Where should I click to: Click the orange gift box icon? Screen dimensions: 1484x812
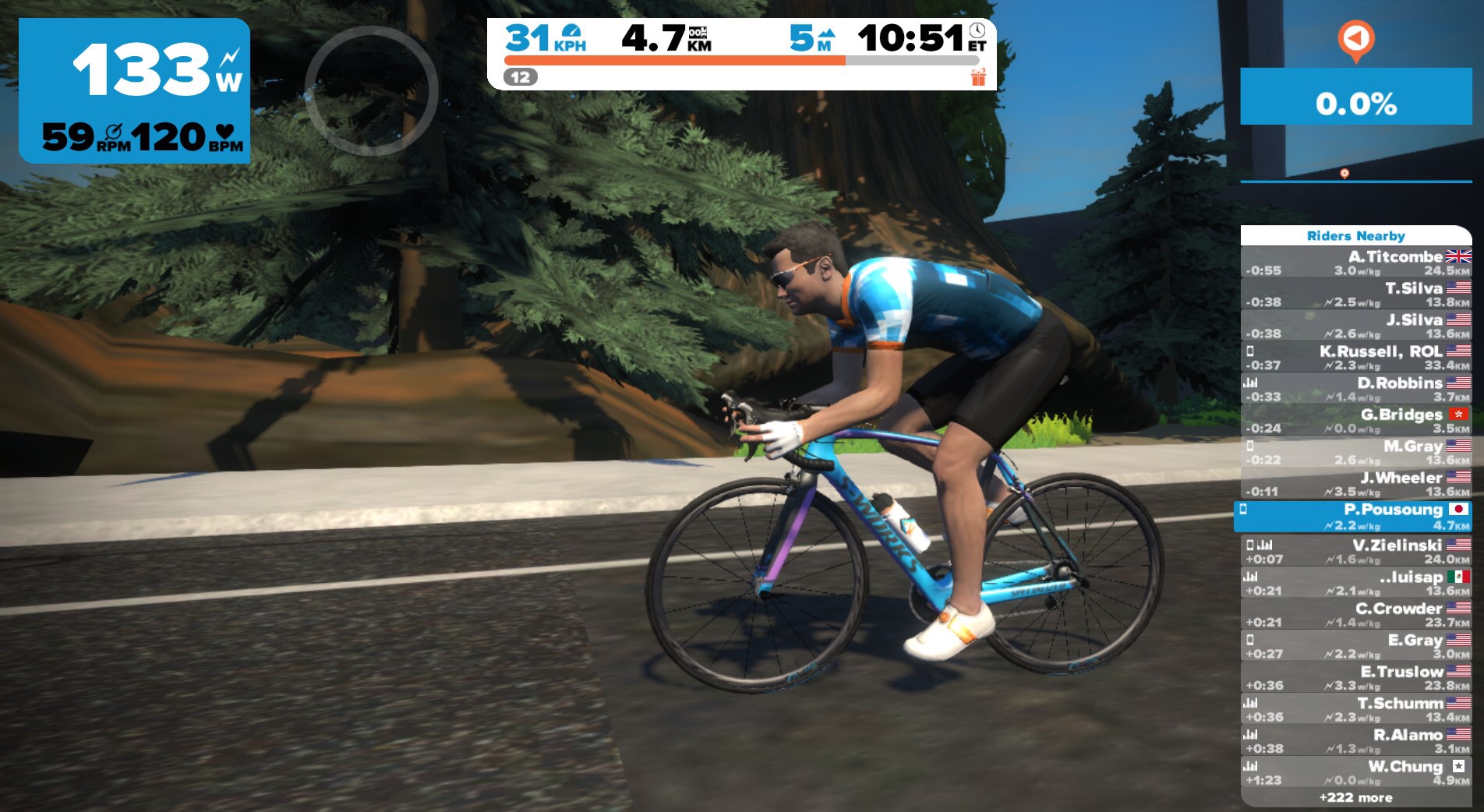coord(978,77)
